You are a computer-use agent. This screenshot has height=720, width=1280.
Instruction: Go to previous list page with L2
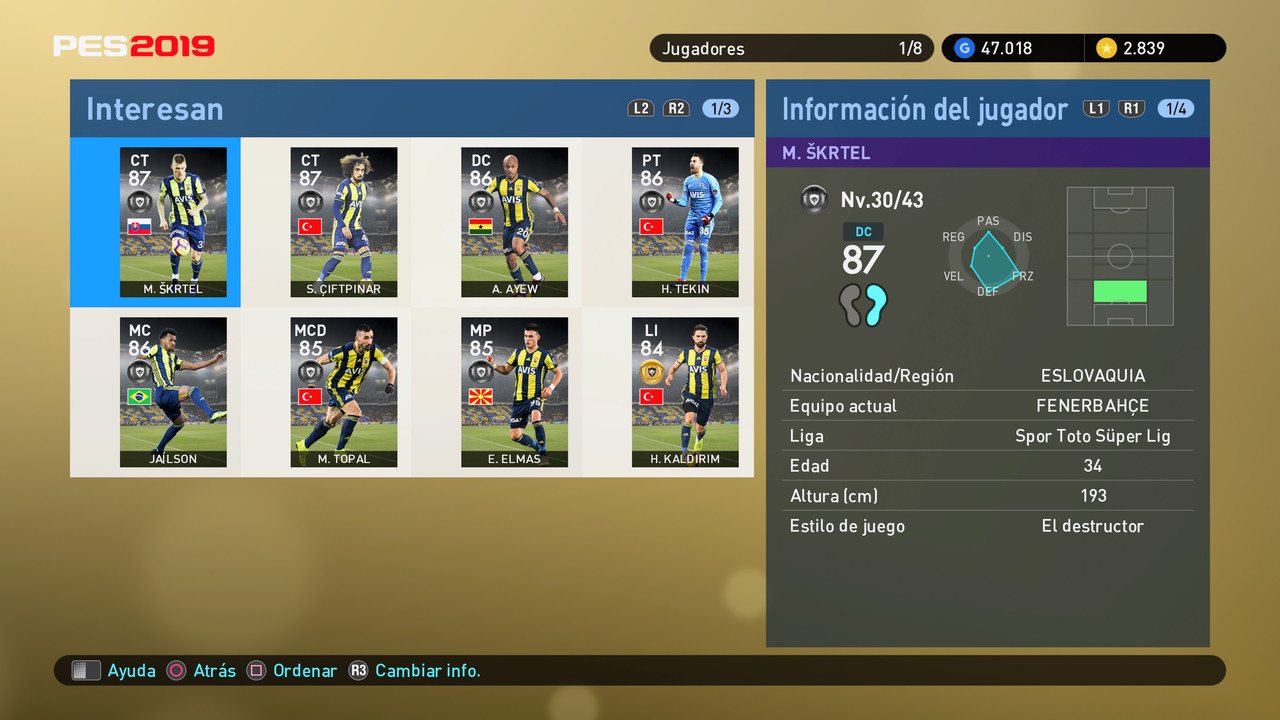(x=640, y=108)
